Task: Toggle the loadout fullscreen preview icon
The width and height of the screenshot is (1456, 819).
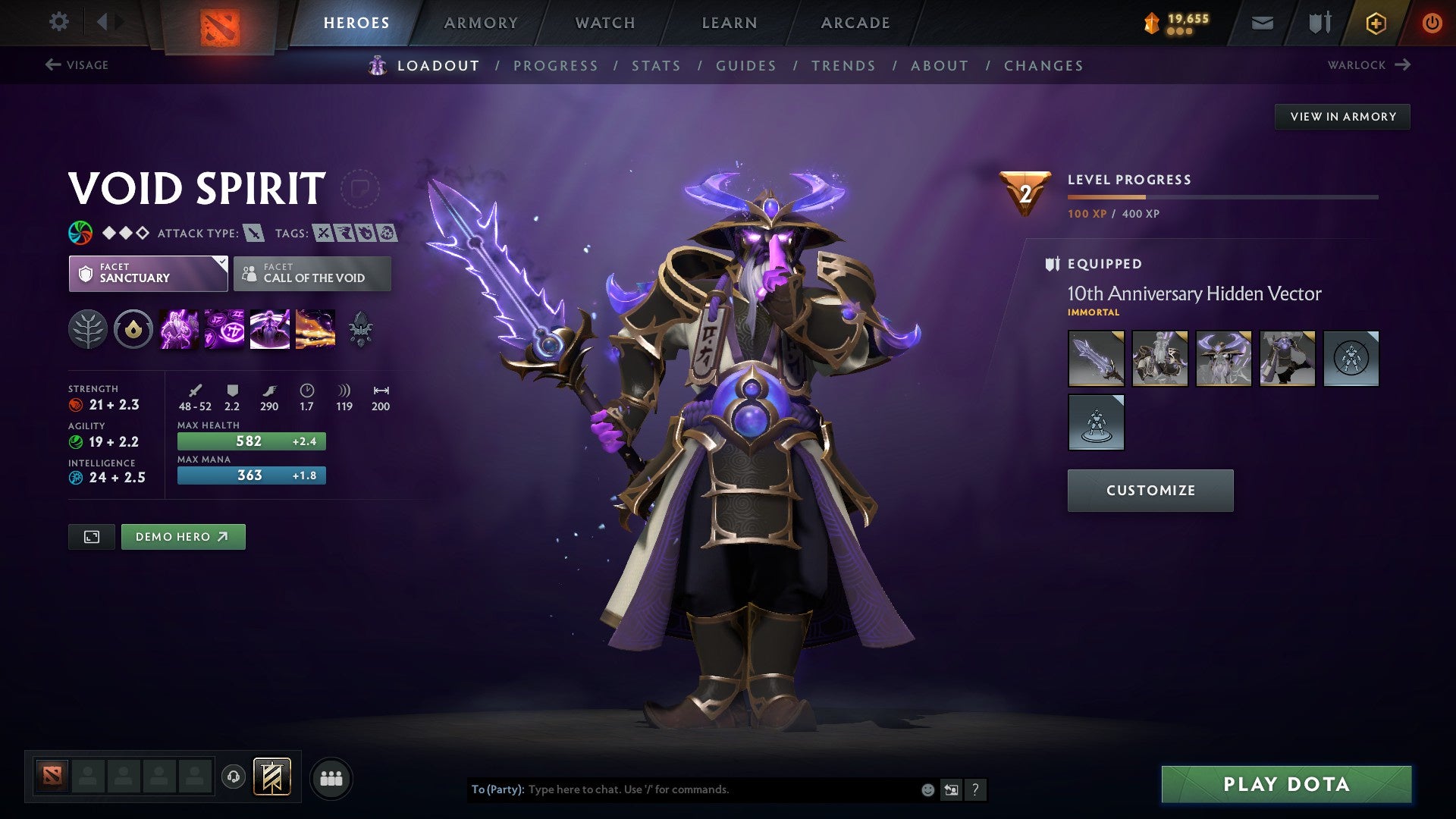Action: [x=91, y=536]
